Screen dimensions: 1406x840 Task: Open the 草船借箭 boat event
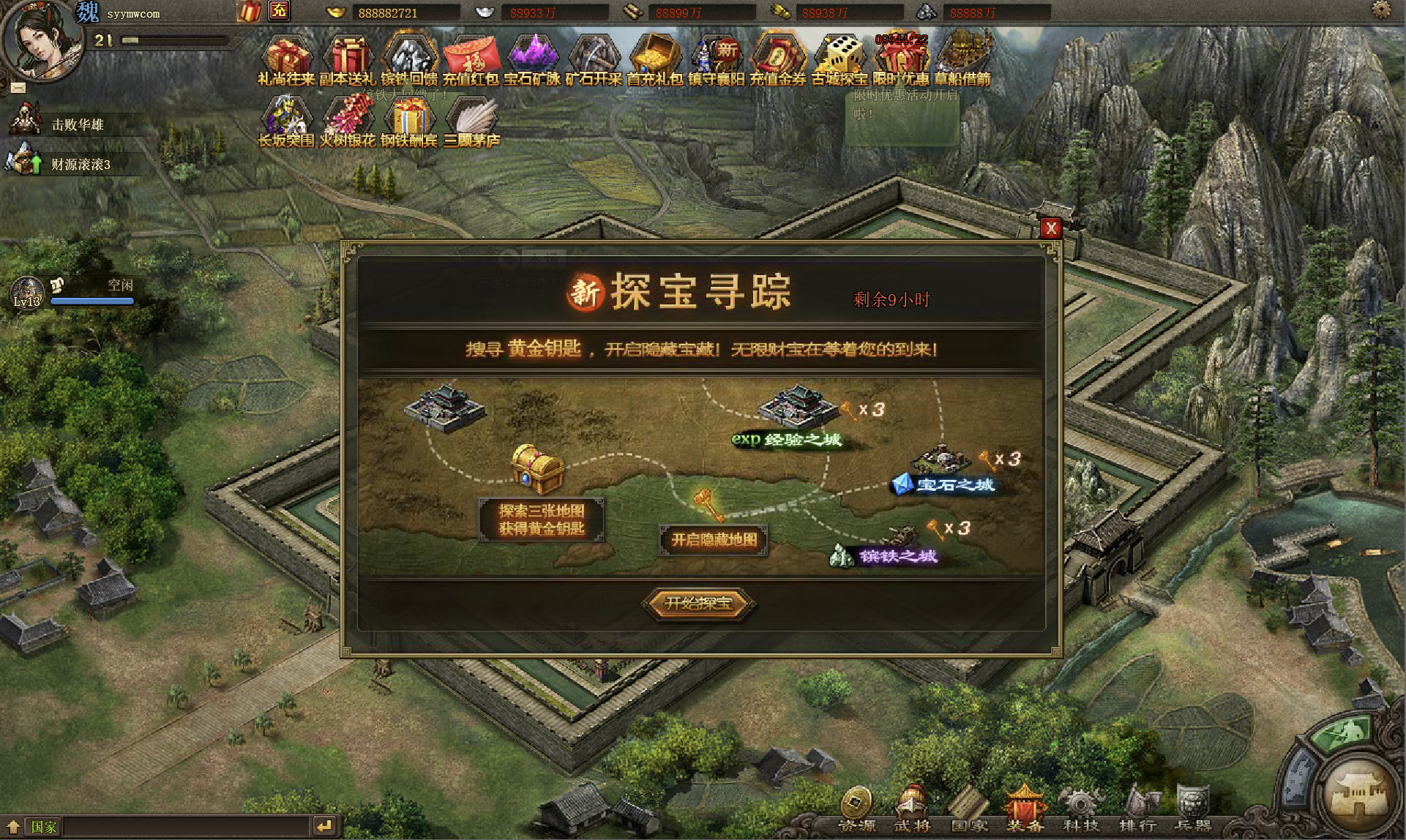click(x=962, y=58)
